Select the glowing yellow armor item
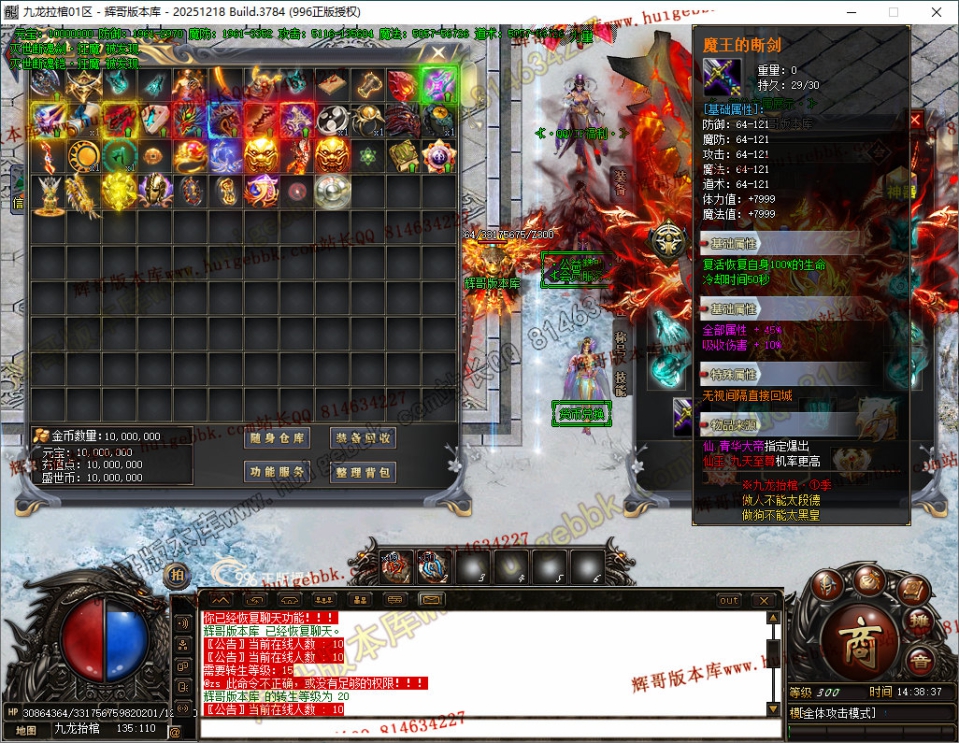The width and height of the screenshot is (959, 743). (x=119, y=189)
